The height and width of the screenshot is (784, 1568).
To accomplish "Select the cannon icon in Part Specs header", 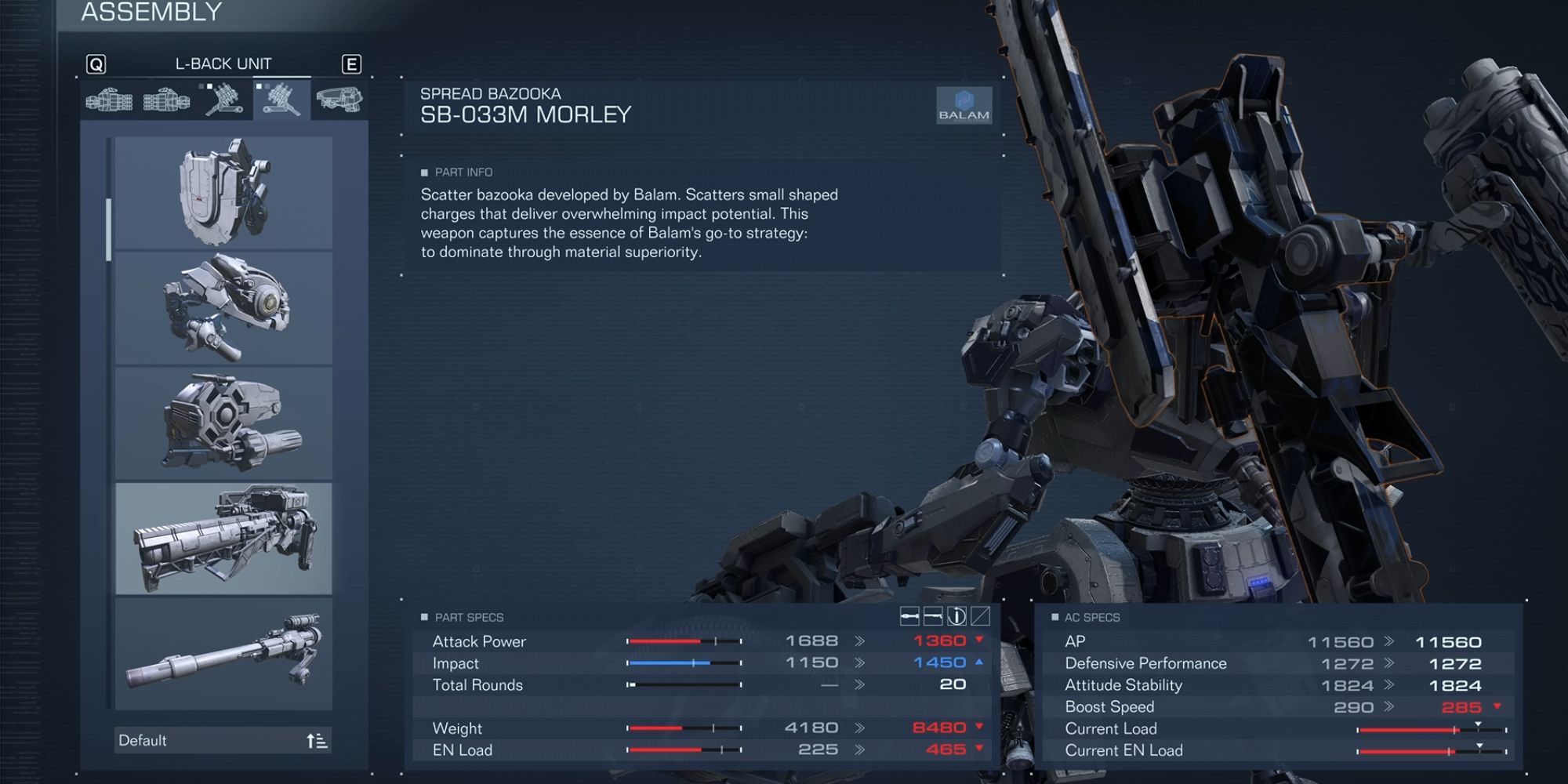I will click(933, 616).
